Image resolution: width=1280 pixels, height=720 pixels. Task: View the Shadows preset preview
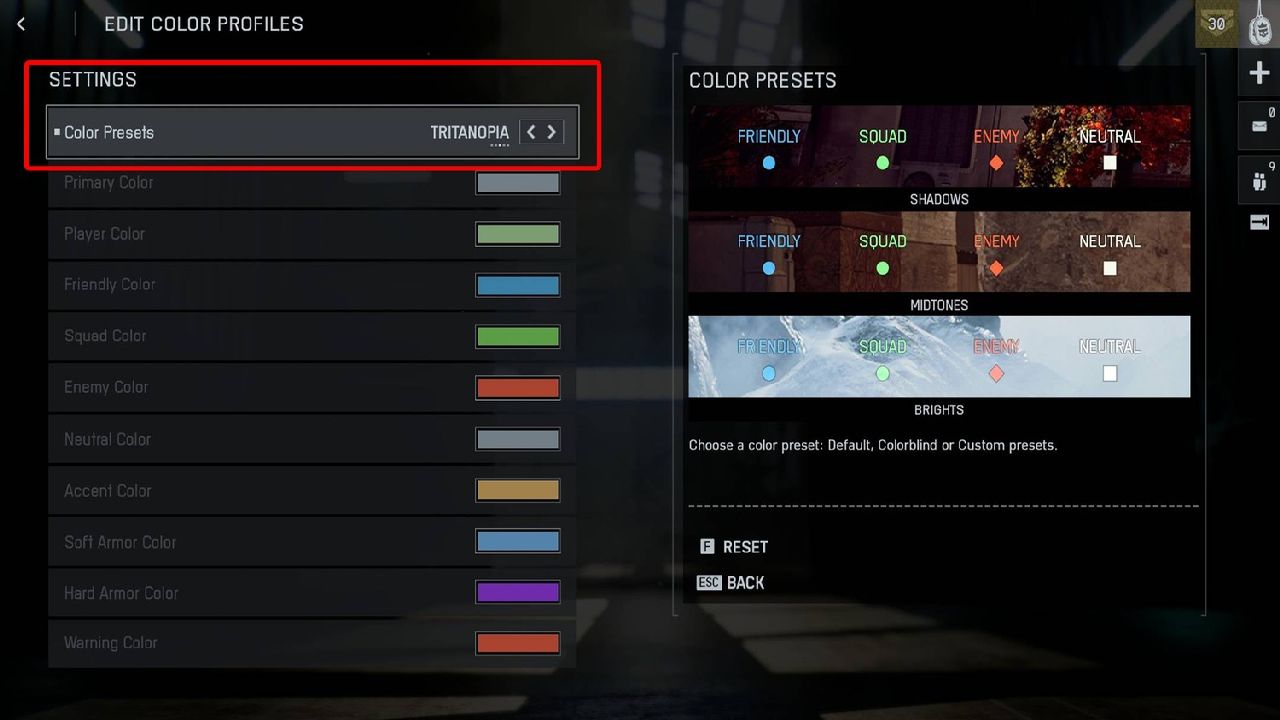939,146
